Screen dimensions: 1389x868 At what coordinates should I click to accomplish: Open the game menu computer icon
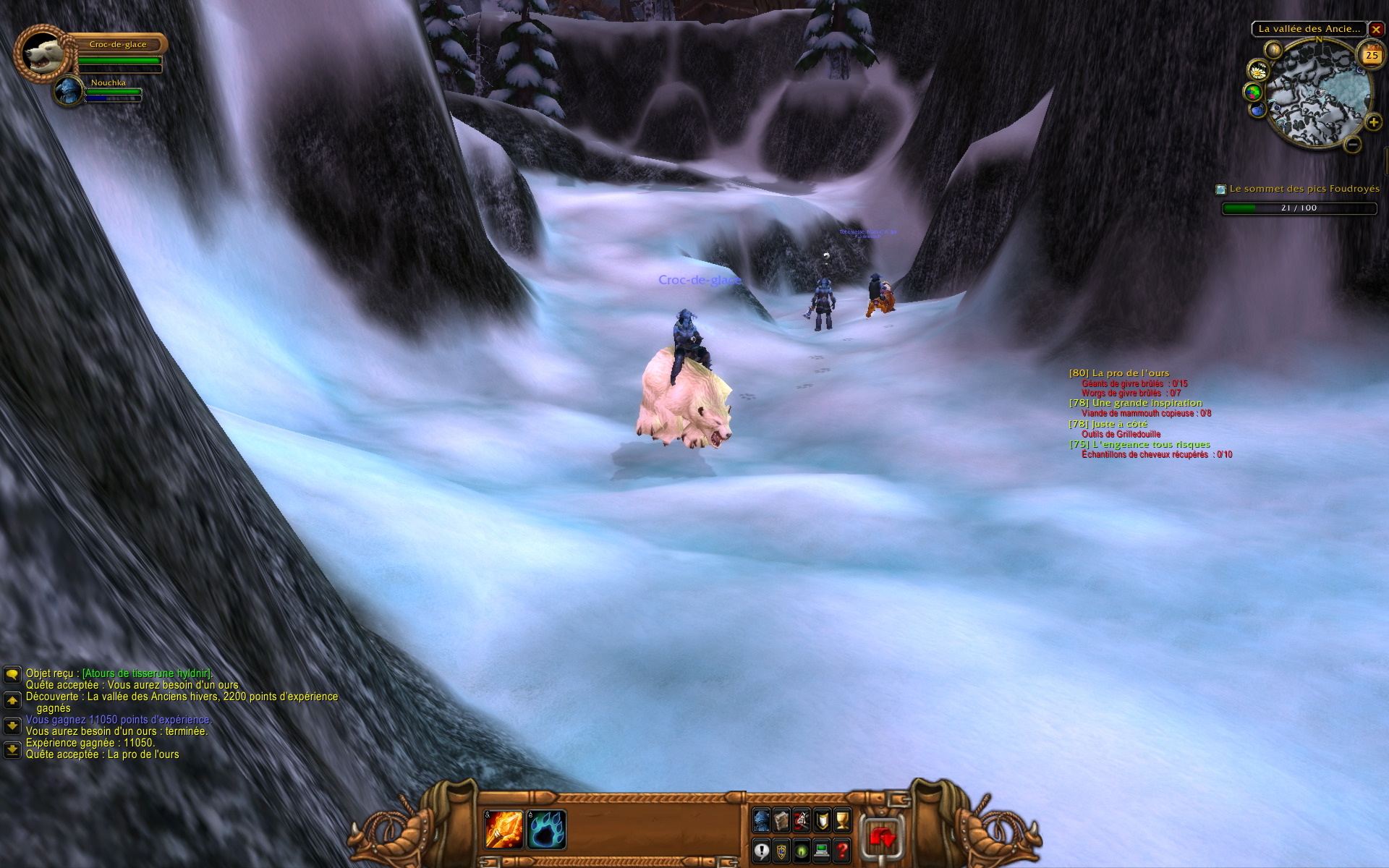[x=822, y=851]
